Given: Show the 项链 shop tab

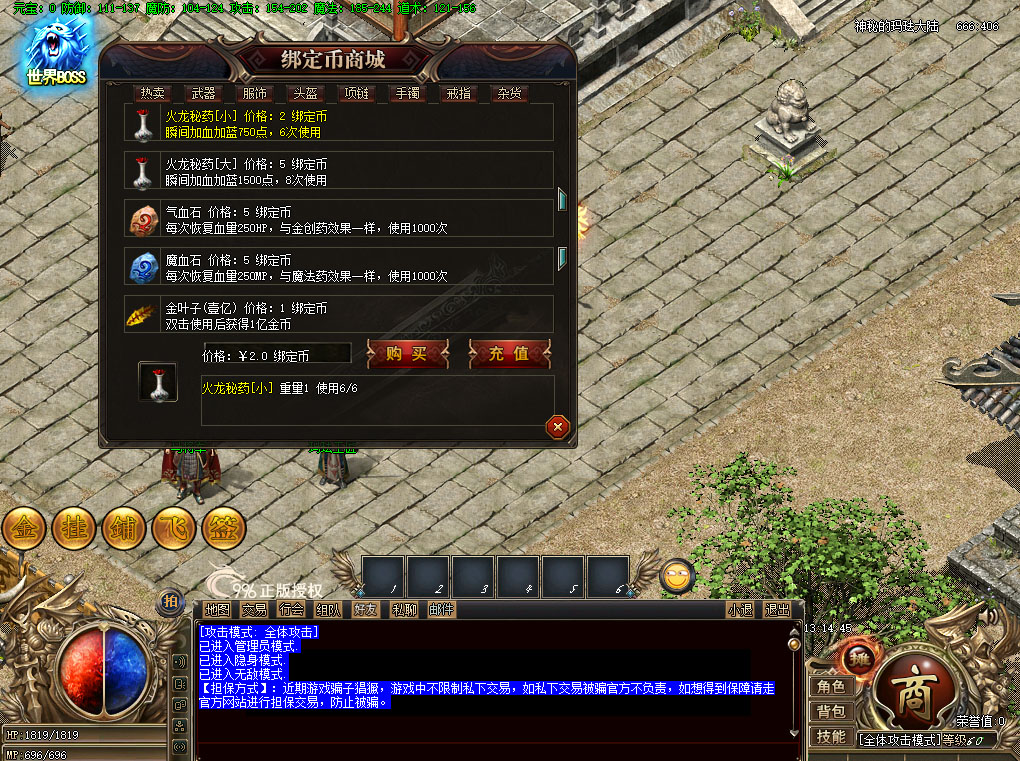Looking at the screenshot, I should 356,93.
